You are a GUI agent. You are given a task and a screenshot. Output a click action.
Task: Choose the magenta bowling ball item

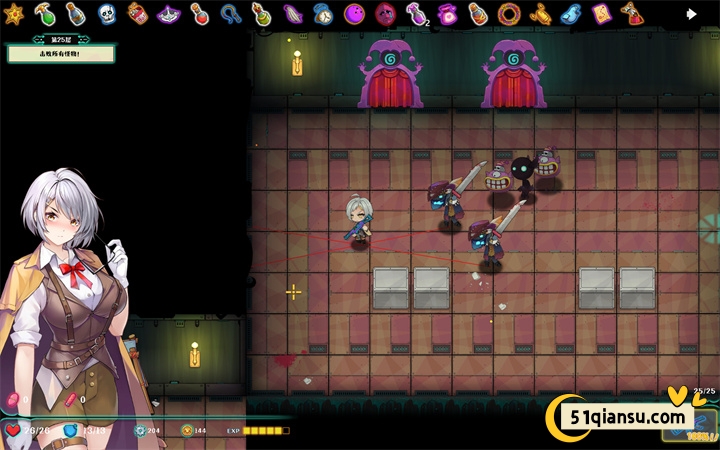pos(354,13)
